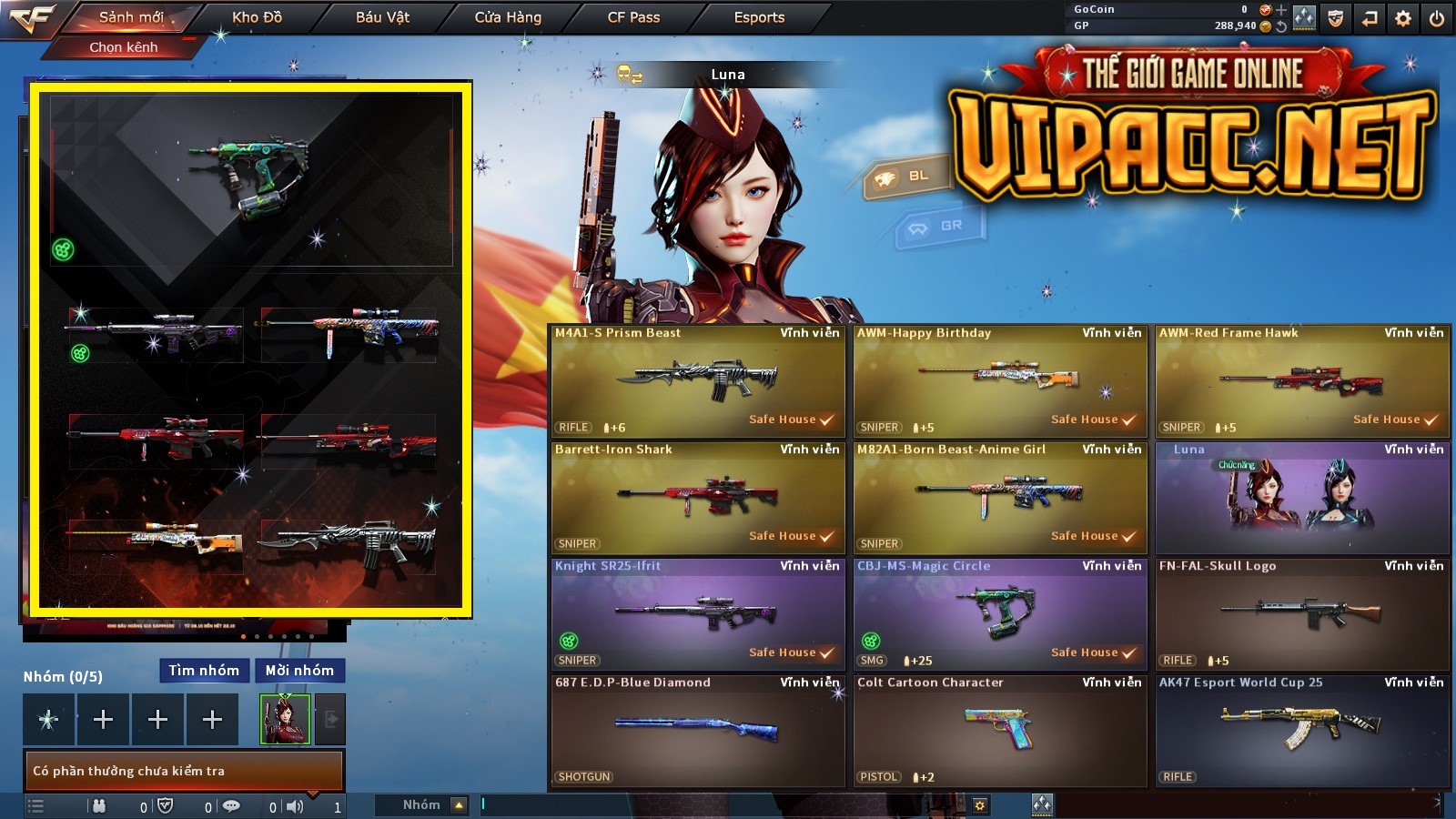The height and width of the screenshot is (819, 1456).
Task: Open the gear settings icon
Action: [x=1403, y=18]
